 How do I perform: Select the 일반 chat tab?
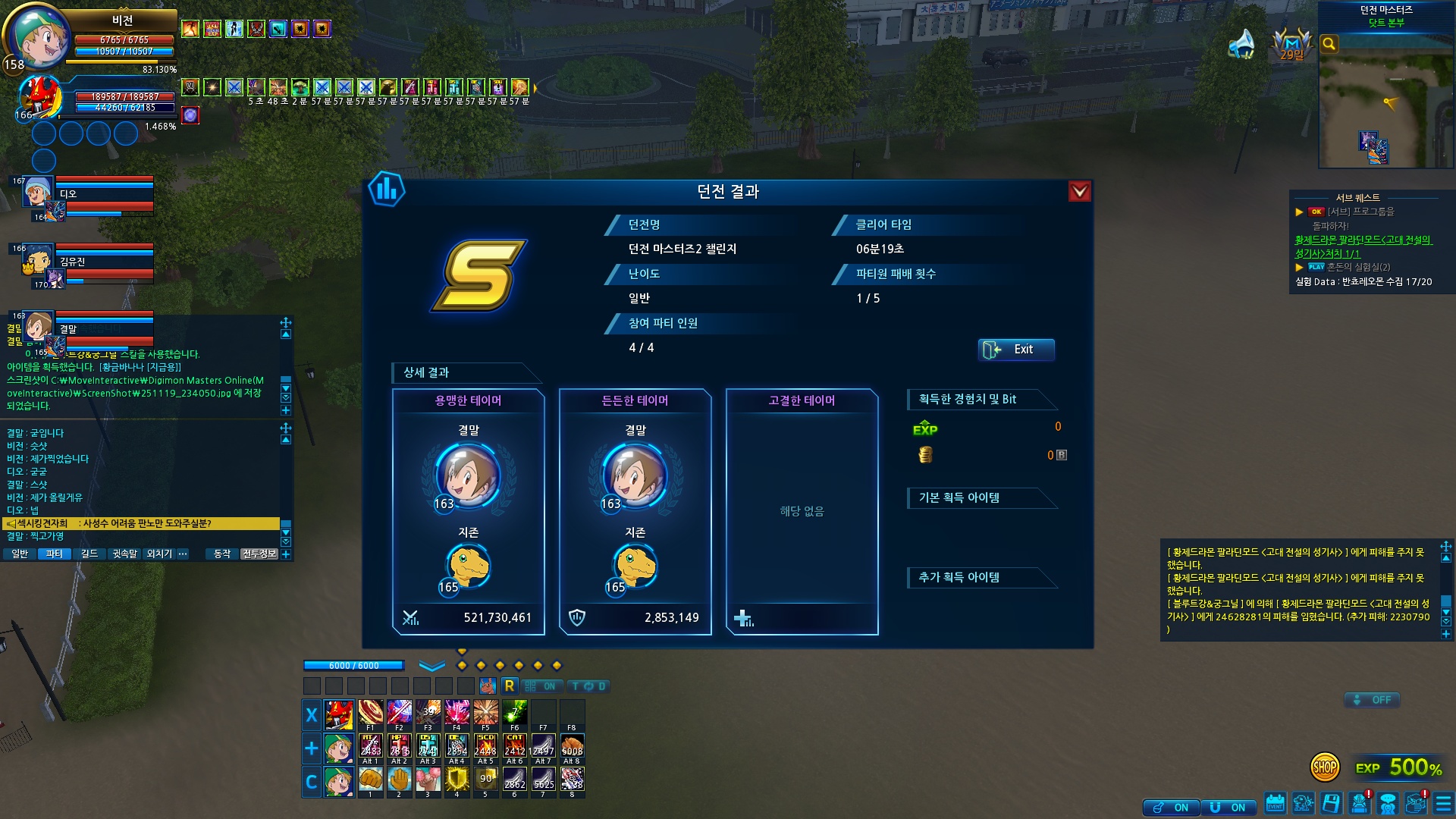pyautogui.click(x=20, y=554)
